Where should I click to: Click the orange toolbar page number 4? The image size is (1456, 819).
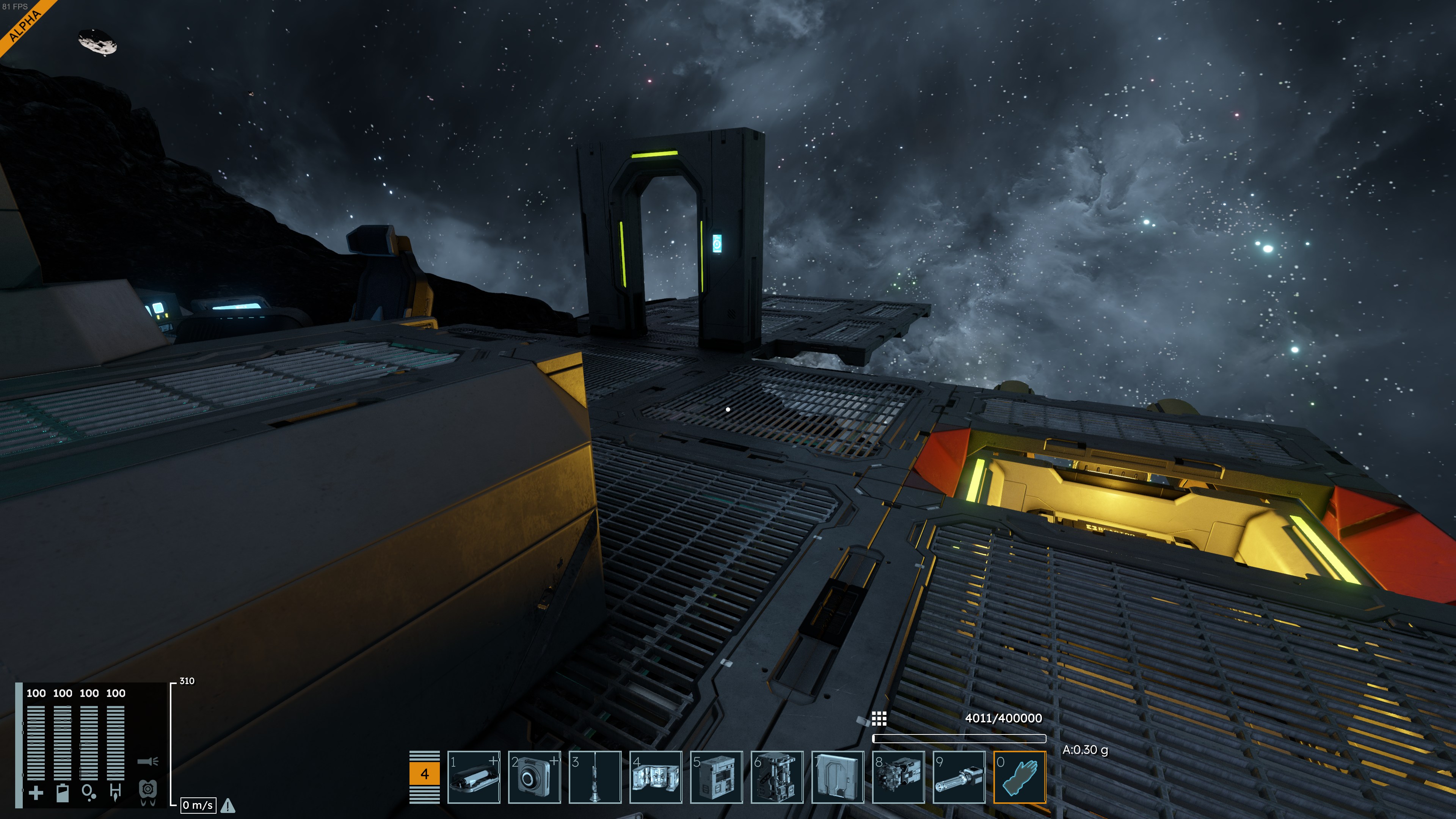point(425,774)
